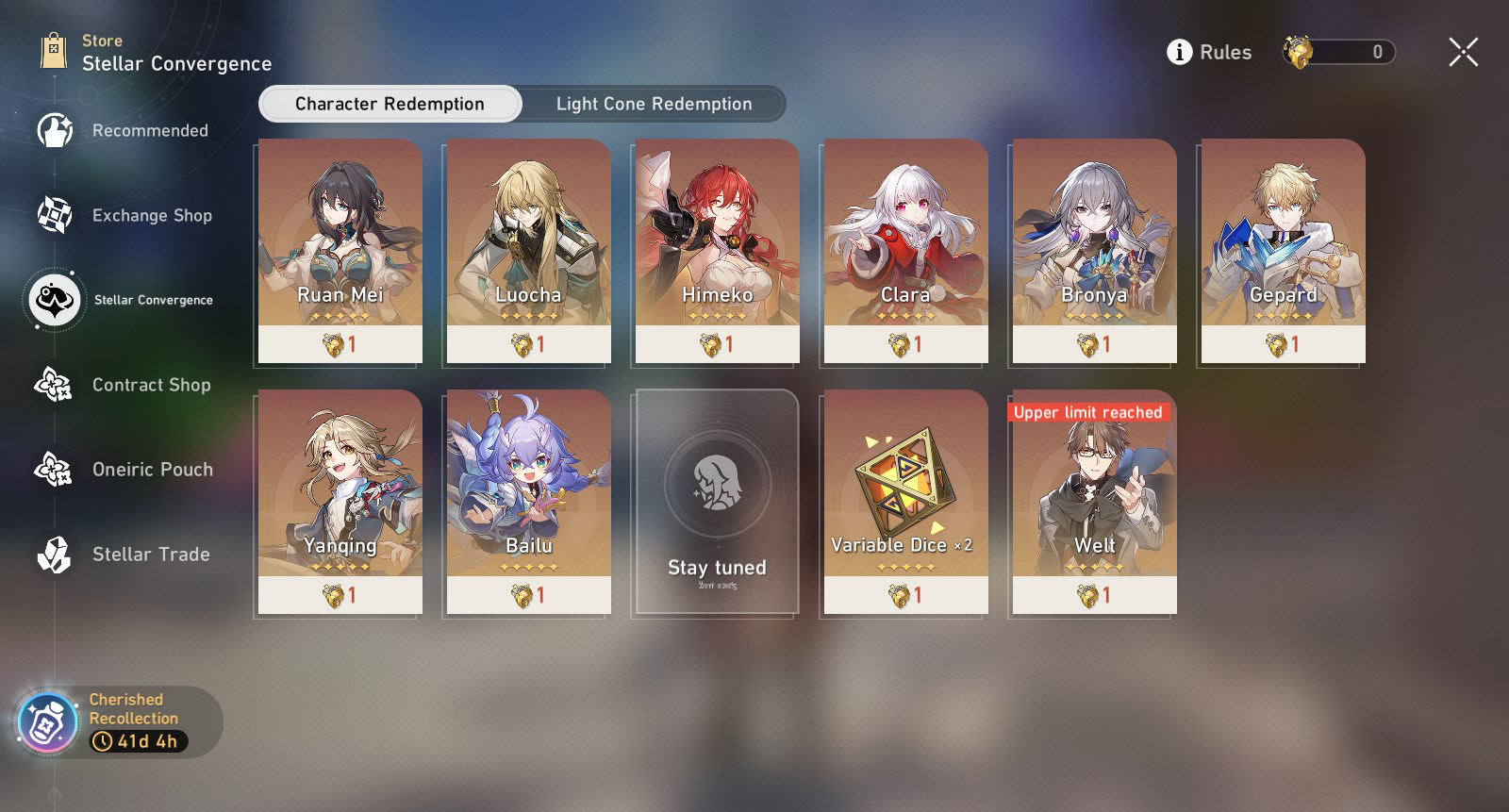Select the Character Redemption tab
The image size is (1509, 812).
coord(390,104)
